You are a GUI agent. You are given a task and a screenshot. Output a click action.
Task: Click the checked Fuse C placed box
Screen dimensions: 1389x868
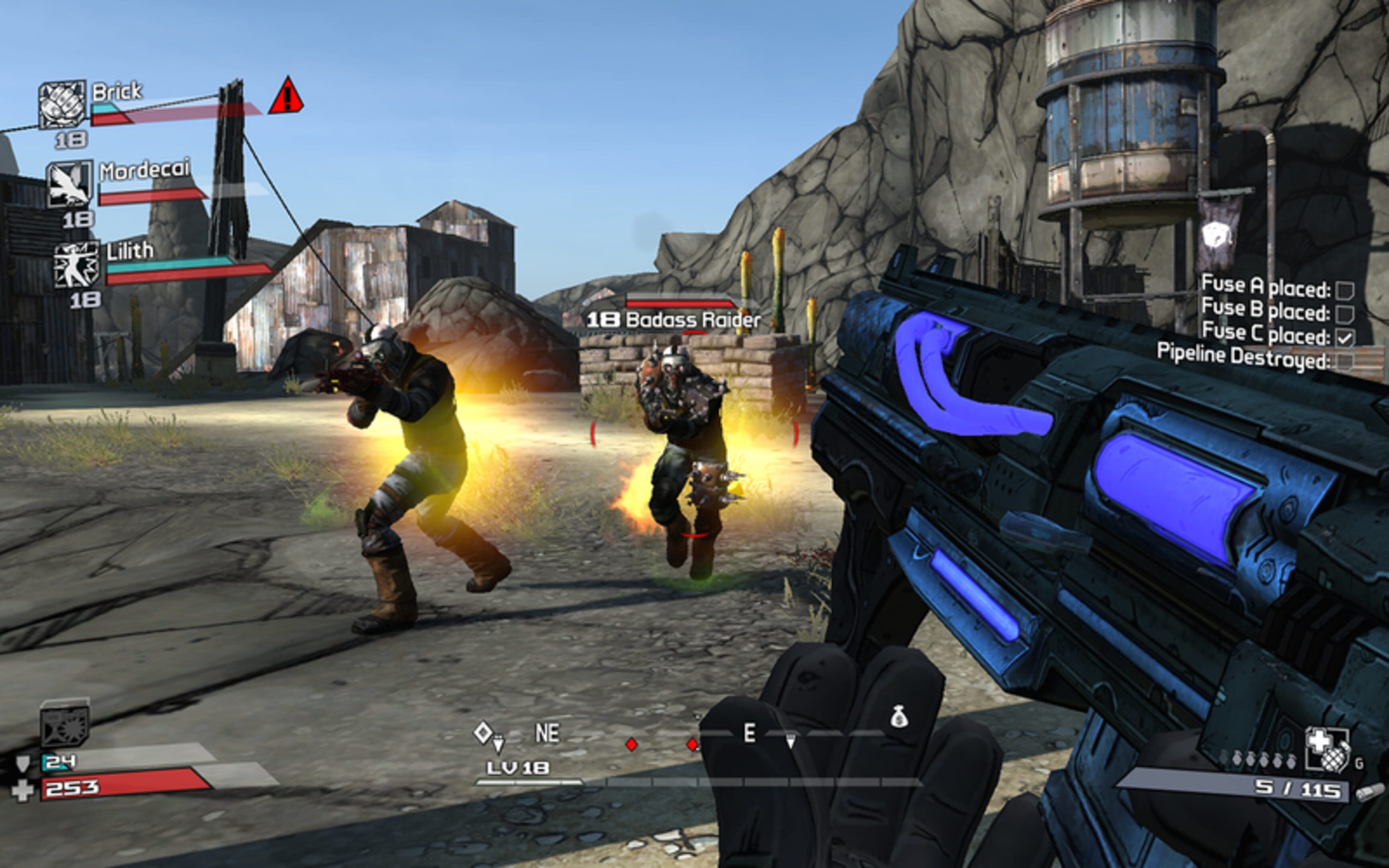pyautogui.click(x=1345, y=338)
